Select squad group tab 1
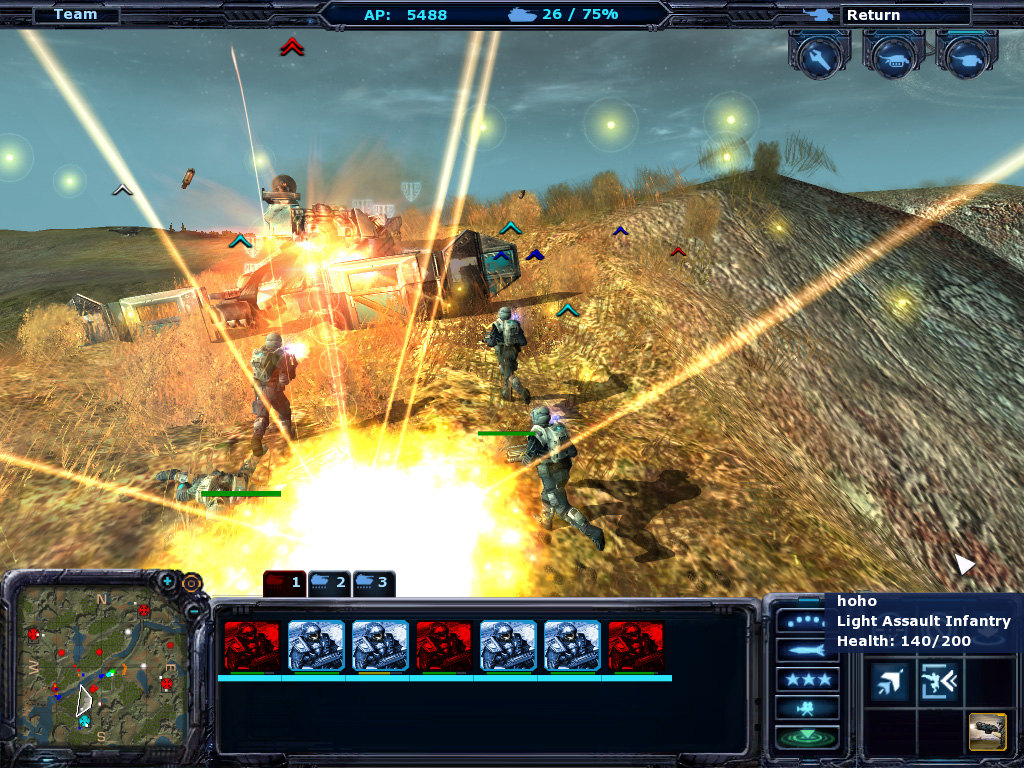Viewport: 1024px width, 768px height. (284, 582)
